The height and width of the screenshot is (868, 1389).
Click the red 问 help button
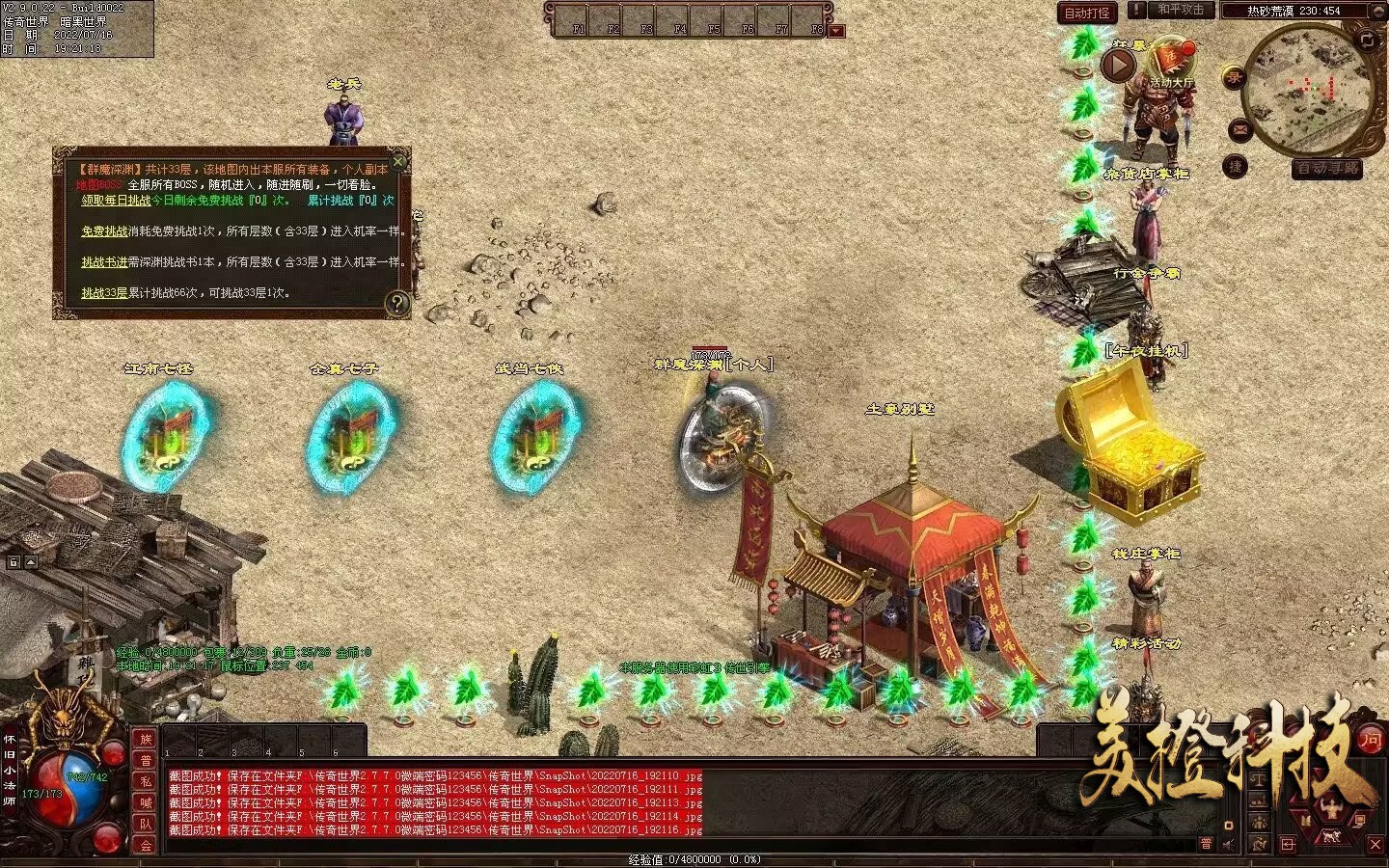pyautogui.click(x=1370, y=740)
